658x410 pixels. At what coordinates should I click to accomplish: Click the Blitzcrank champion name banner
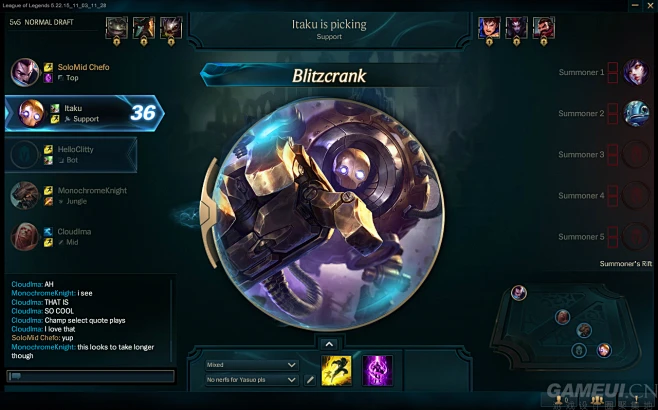[x=329, y=76]
